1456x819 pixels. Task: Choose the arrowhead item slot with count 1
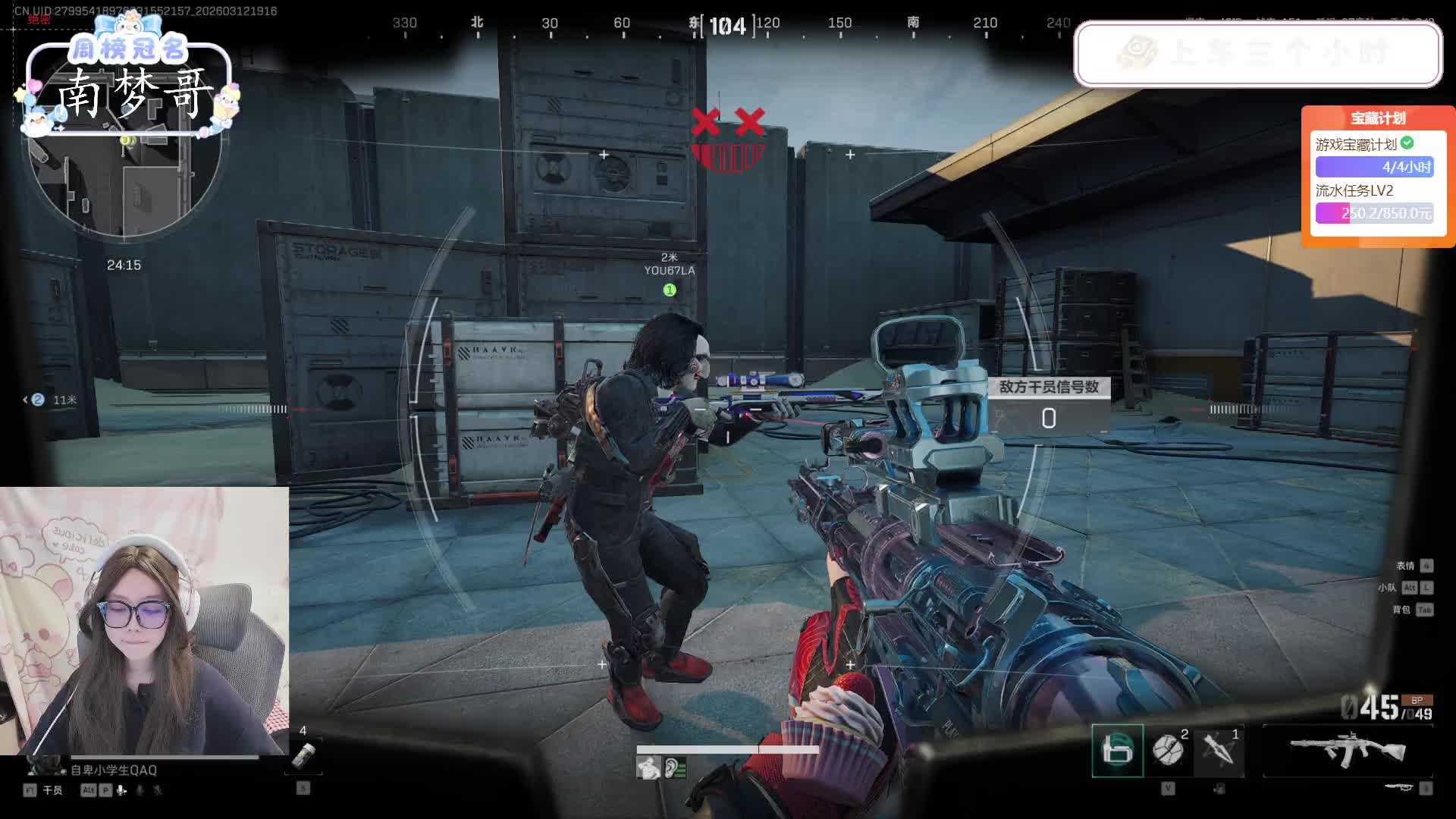point(1219,750)
